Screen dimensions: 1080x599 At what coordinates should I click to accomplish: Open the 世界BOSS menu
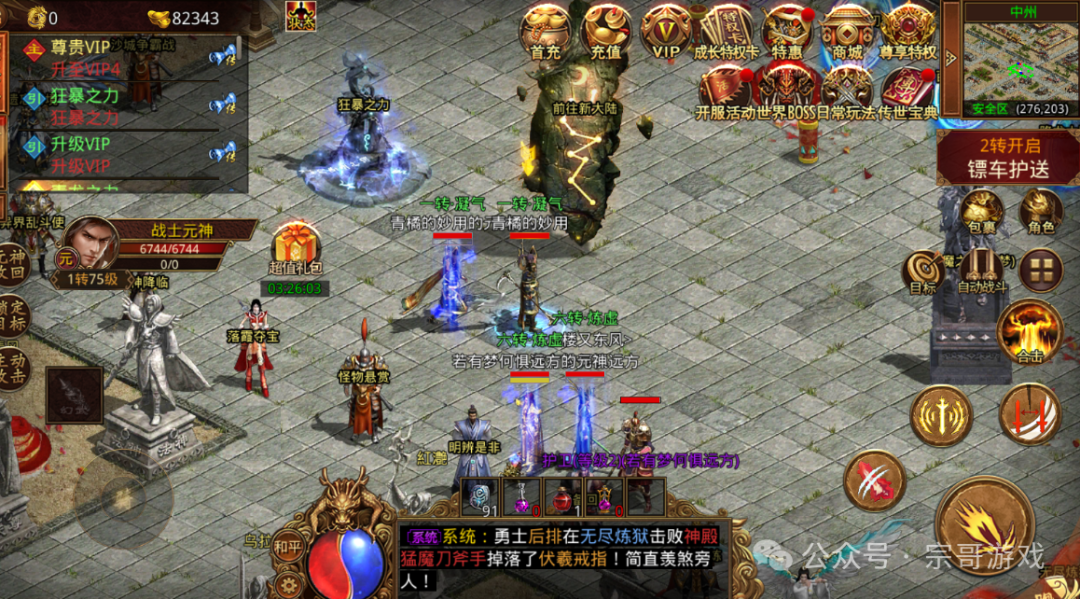(x=787, y=90)
